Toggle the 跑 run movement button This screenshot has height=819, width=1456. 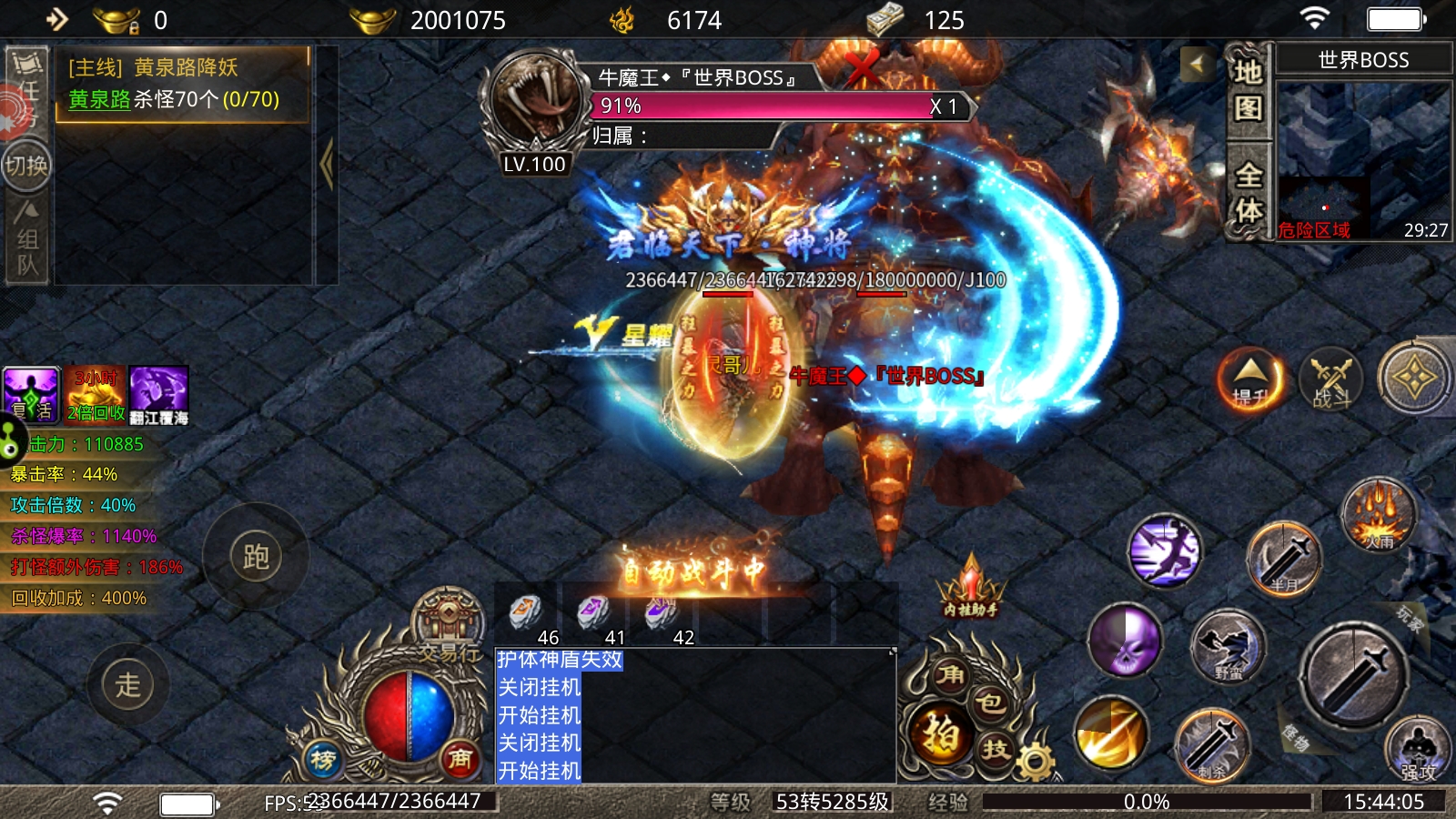tap(256, 556)
